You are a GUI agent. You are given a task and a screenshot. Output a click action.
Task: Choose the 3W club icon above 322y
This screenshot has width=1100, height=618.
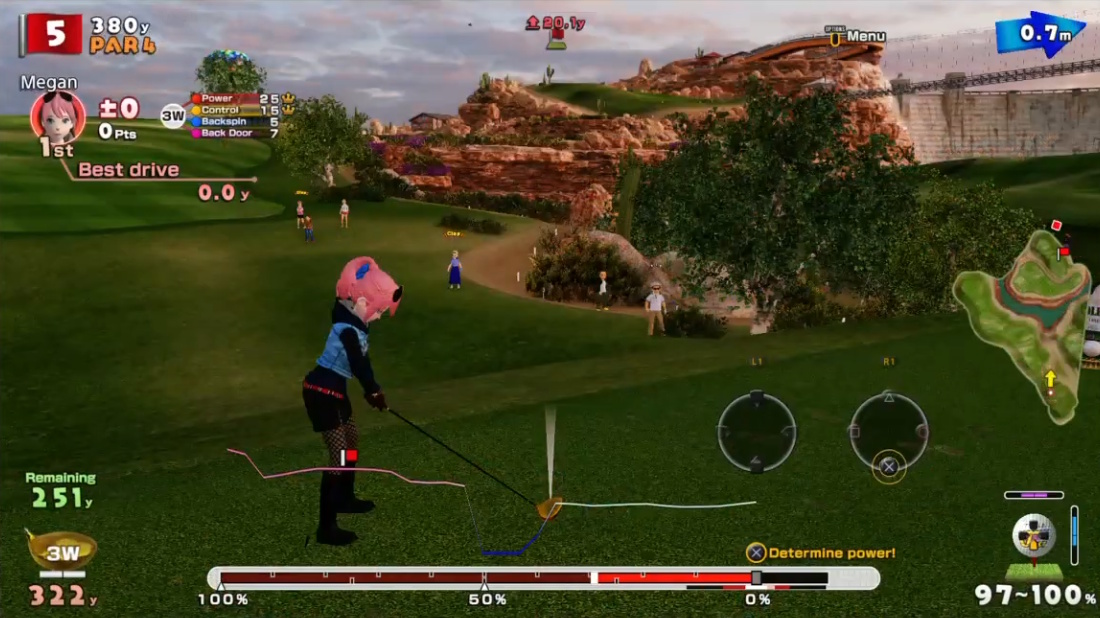click(62, 551)
